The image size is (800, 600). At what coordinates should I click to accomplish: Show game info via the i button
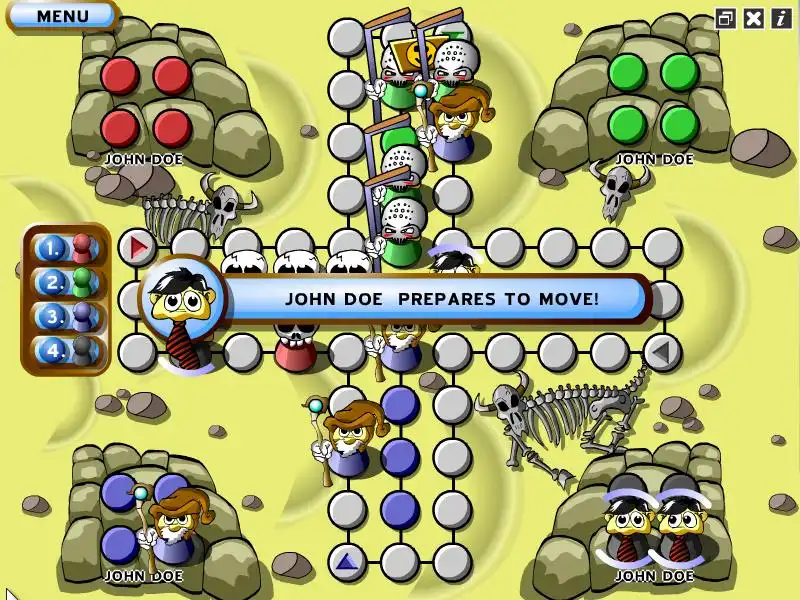780,17
